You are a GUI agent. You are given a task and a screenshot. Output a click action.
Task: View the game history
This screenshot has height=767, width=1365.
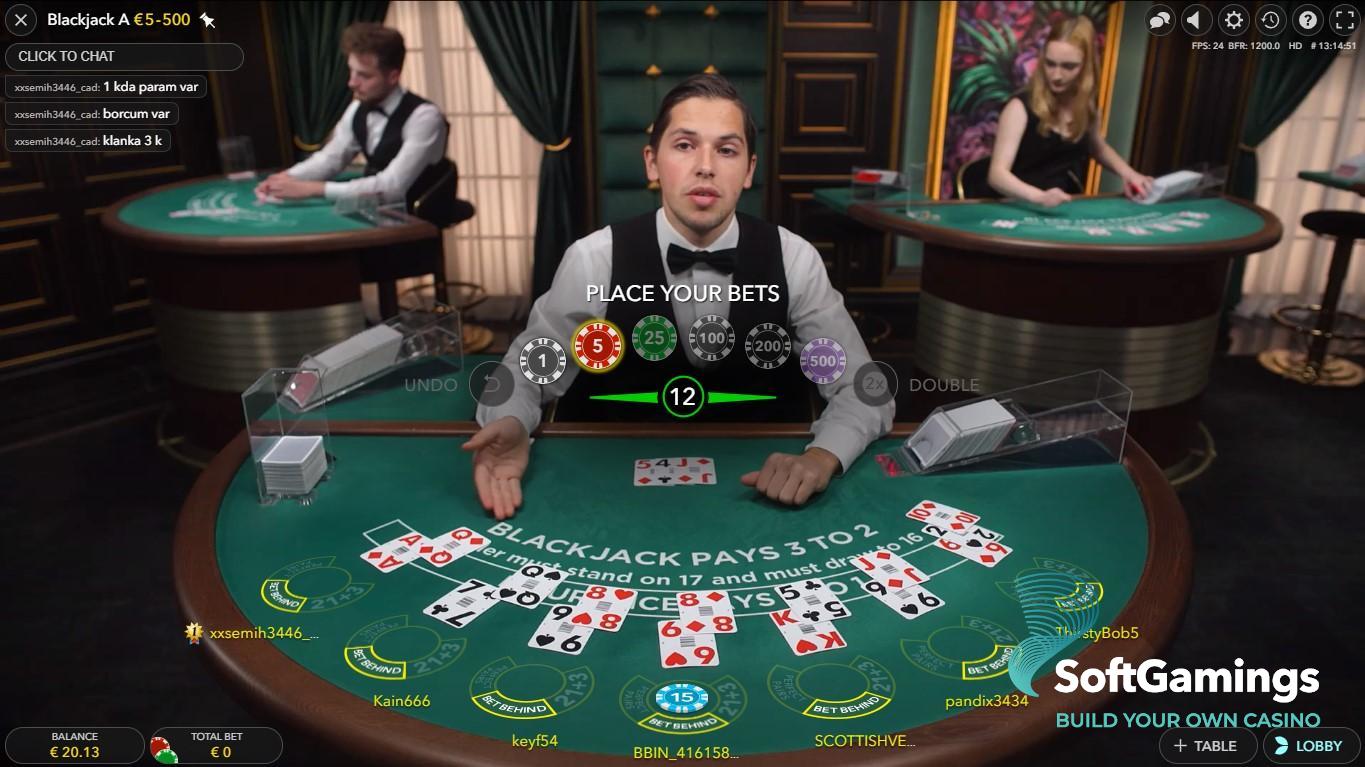point(1270,20)
